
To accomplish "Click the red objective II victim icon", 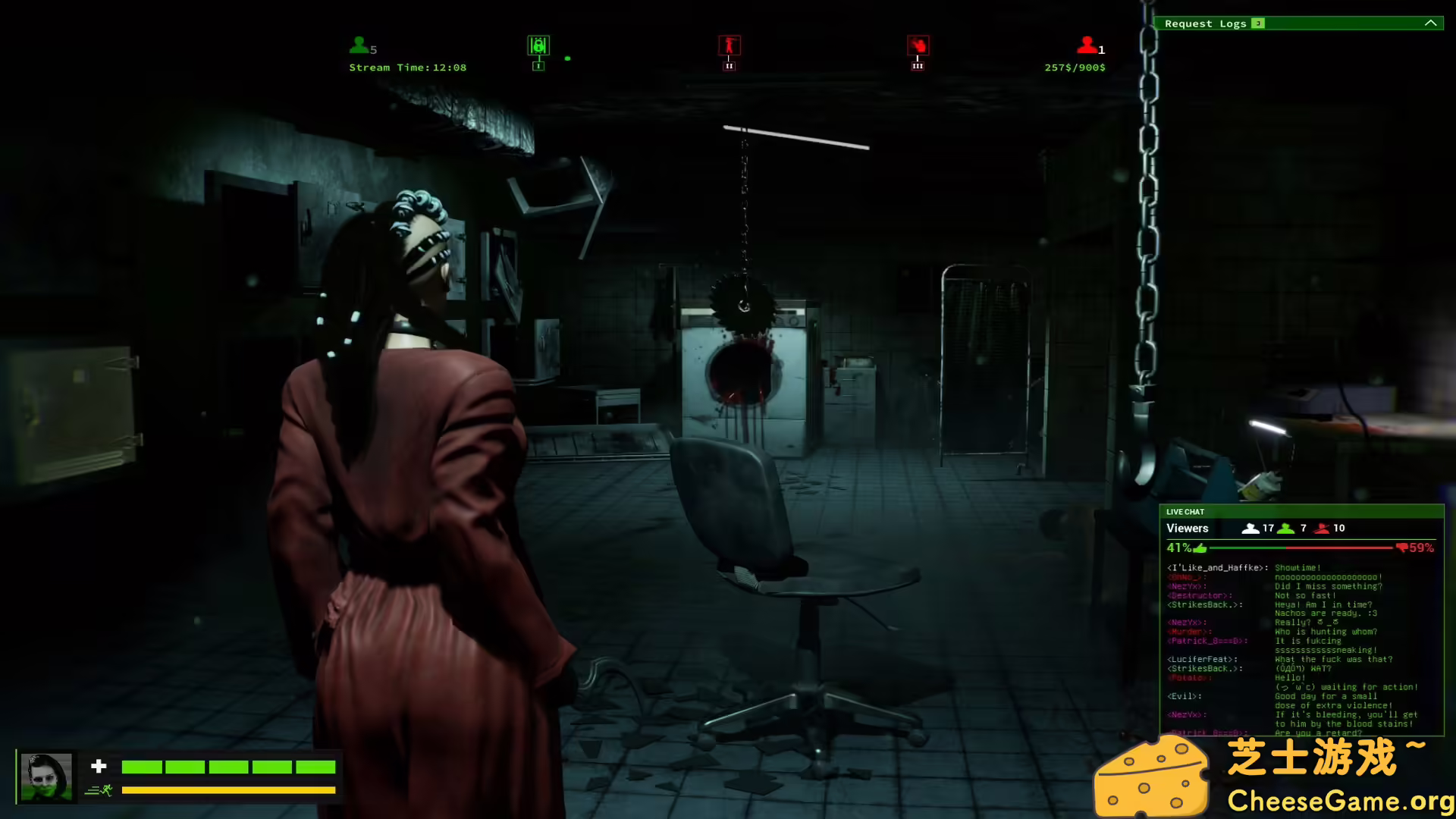I will point(728,47).
